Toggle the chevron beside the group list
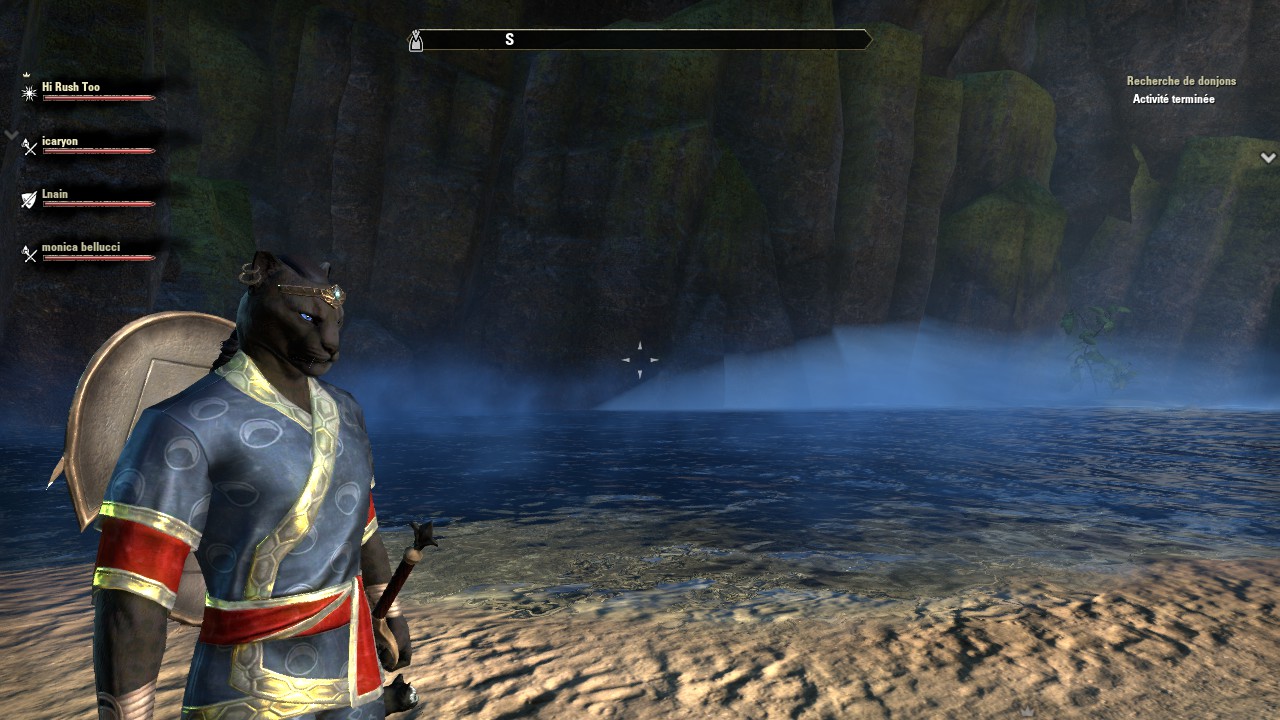Image resolution: width=1280 pixels, height=720 pixels. (x=11, y=134)
